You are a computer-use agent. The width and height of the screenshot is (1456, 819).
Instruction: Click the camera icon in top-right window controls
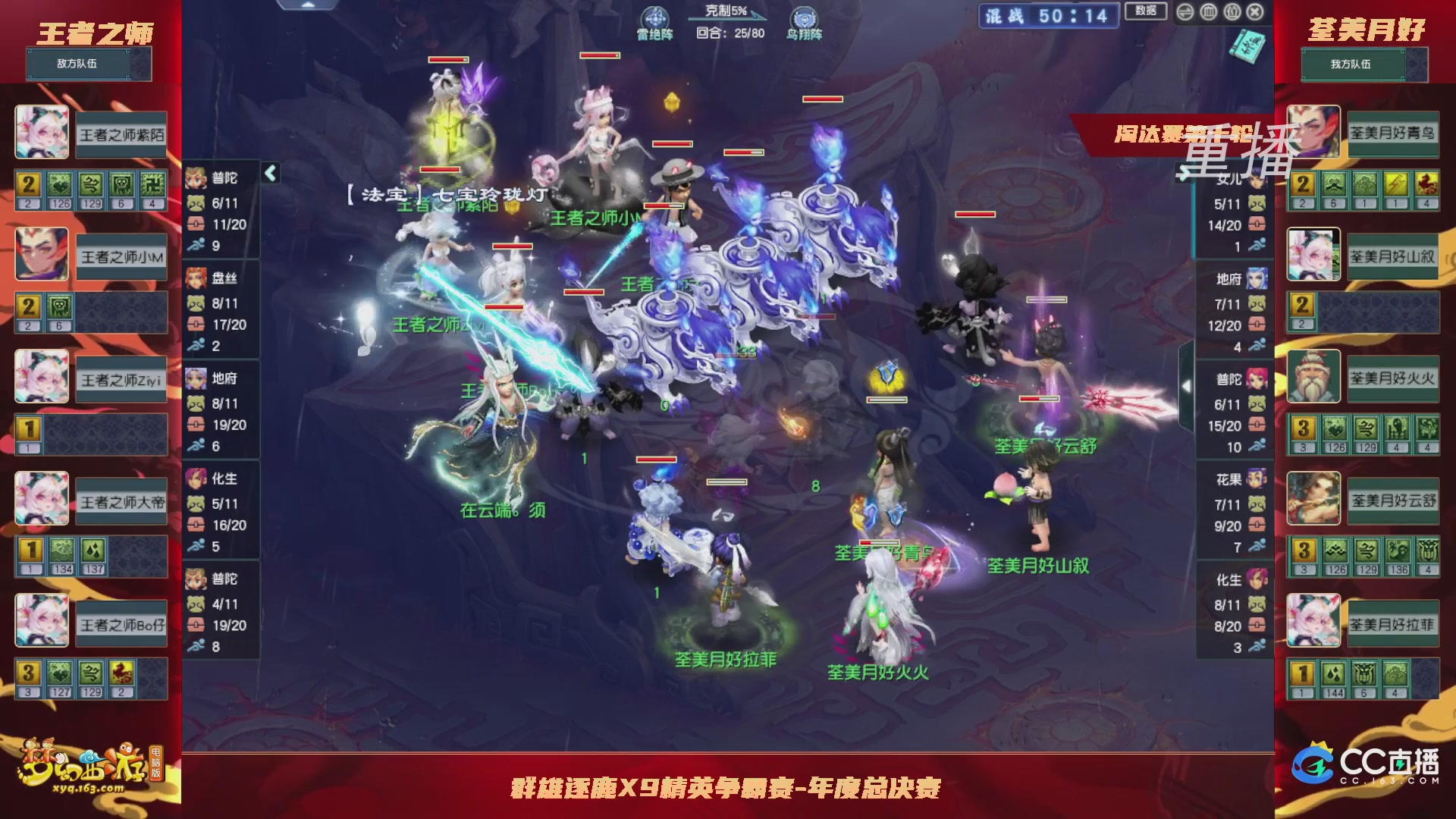click(1233, 12)
